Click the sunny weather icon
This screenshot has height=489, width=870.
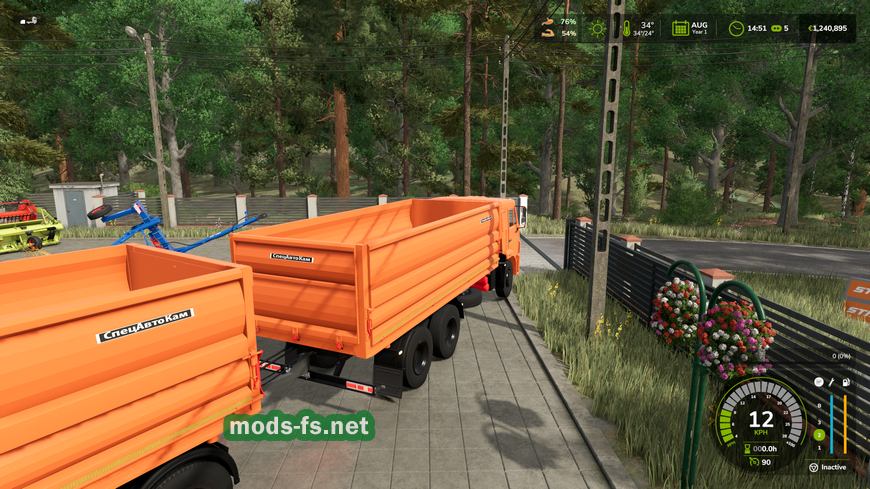click(599, 28)
